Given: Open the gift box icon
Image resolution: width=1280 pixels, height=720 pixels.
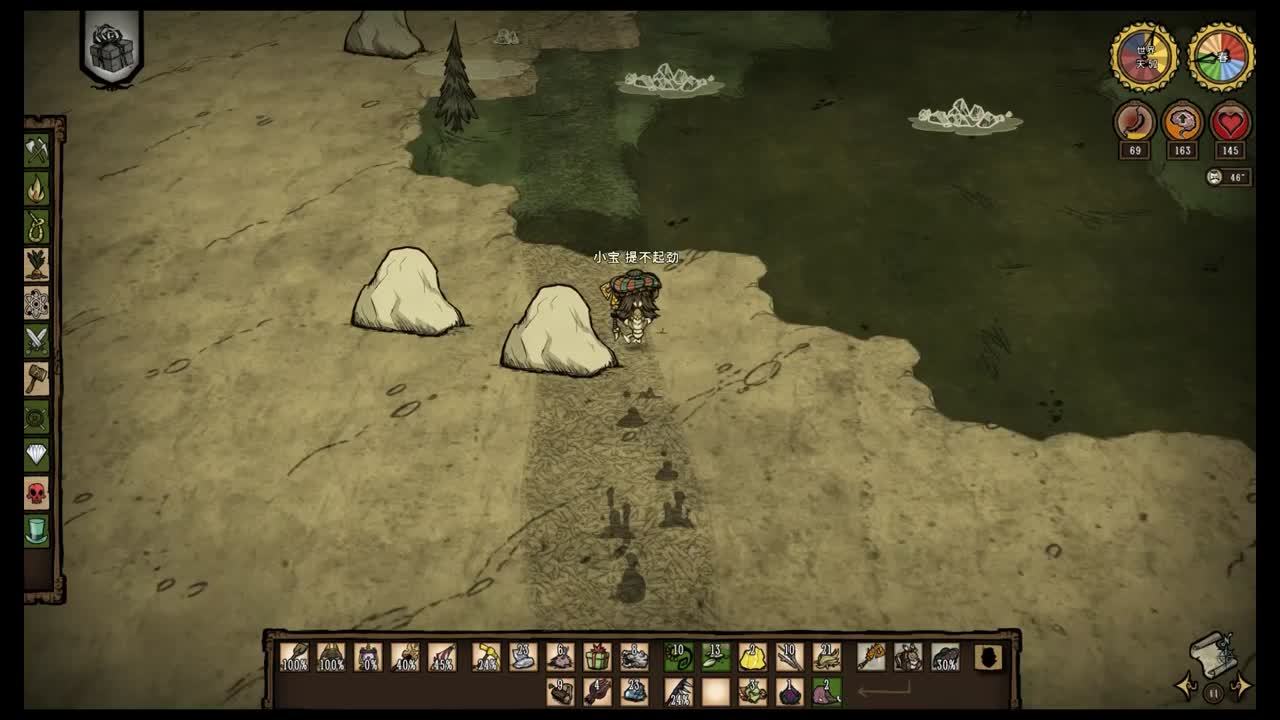Looking at the screenshot, I should click(111, 49).
